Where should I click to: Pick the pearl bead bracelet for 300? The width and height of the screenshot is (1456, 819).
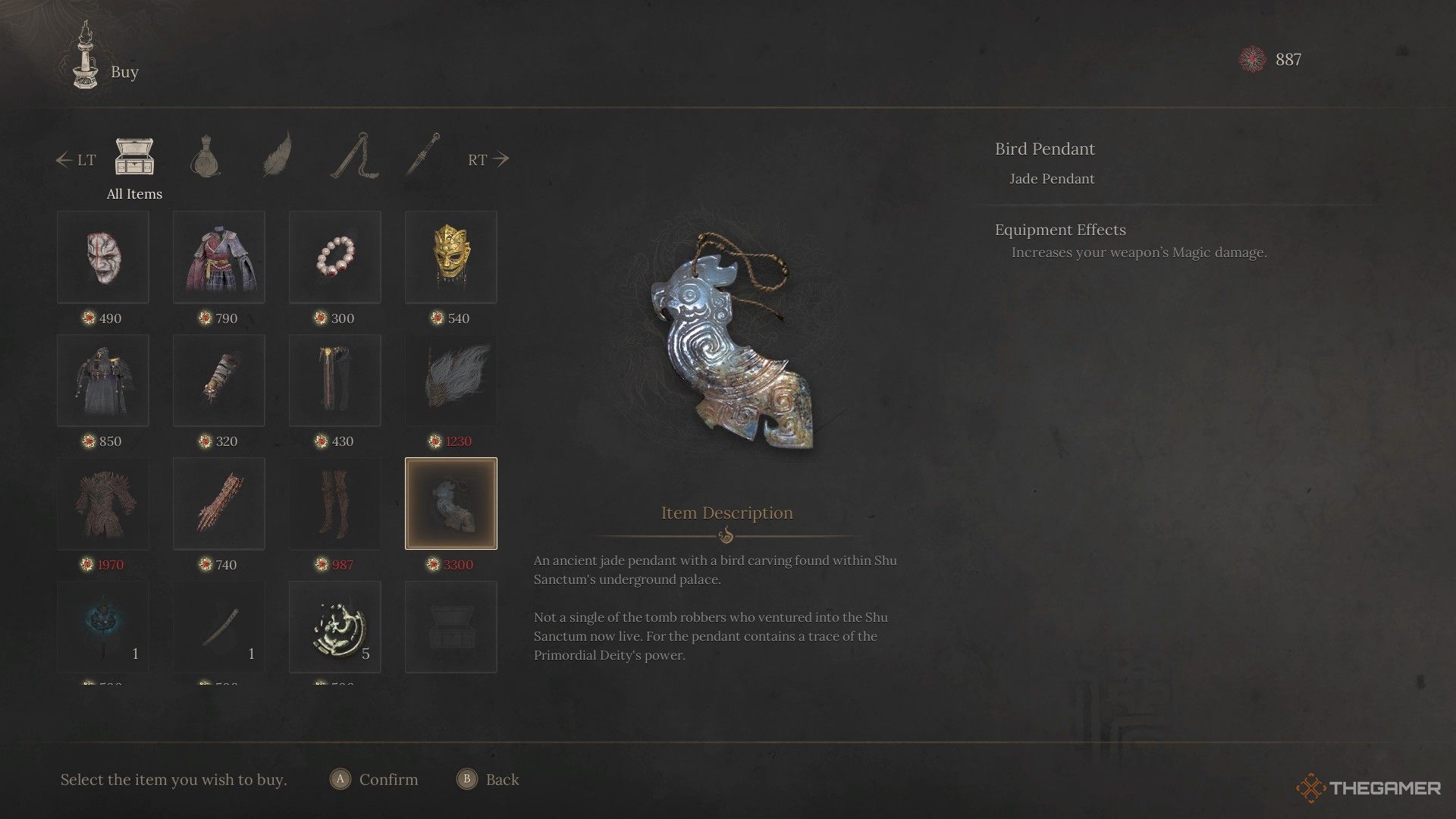(335, 257)
